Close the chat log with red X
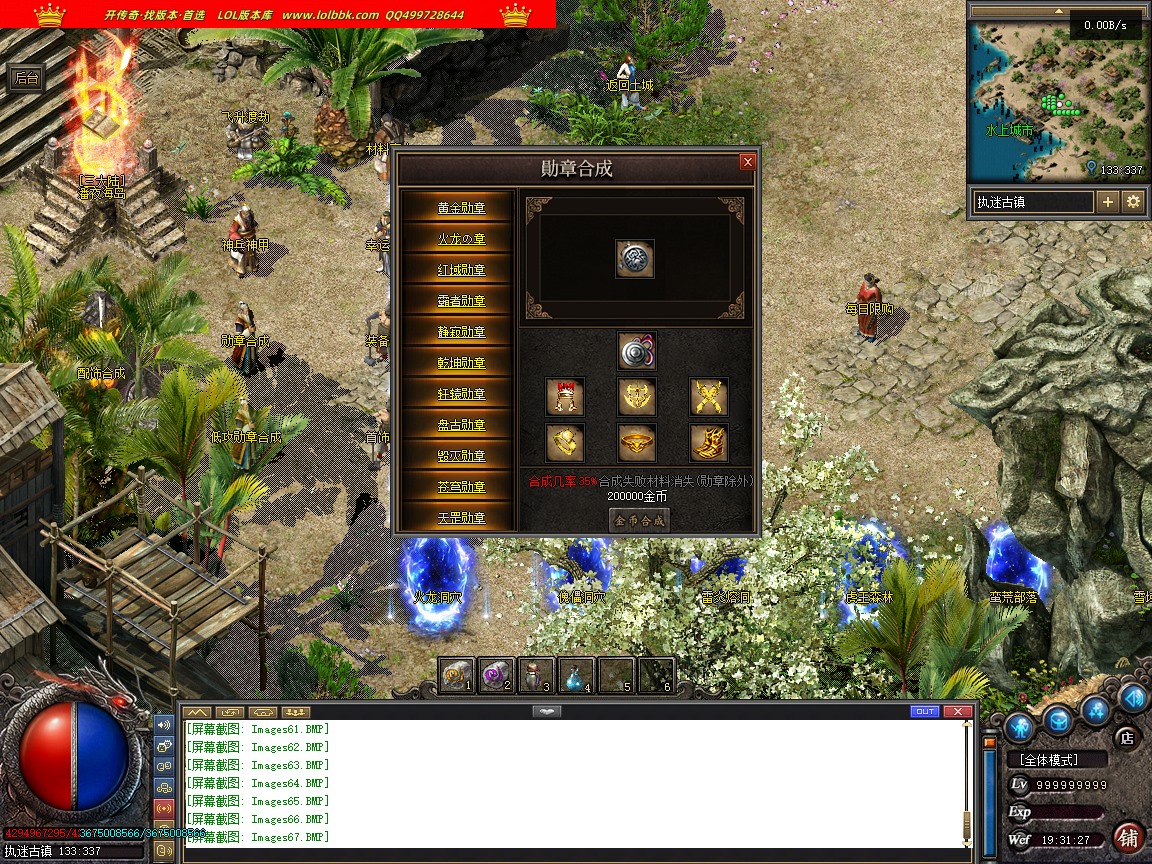The image size is (1152, 864). 958,711
